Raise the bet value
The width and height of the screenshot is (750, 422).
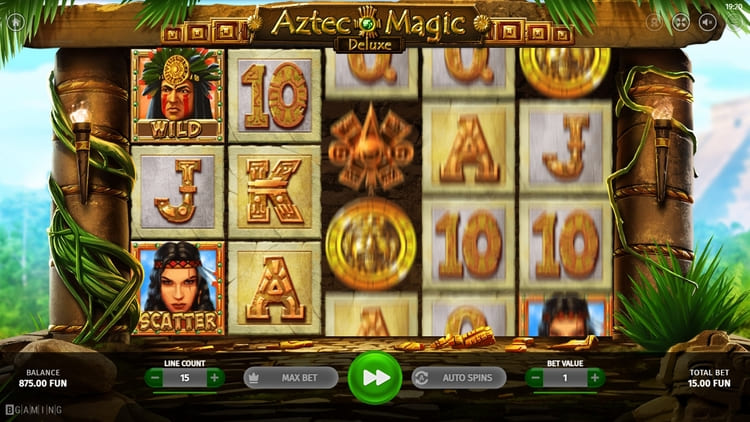point(595,378)
